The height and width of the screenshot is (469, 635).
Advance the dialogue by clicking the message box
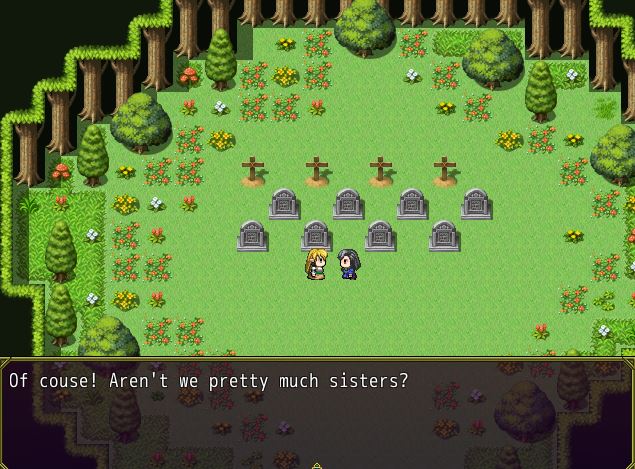click(317, 412)
